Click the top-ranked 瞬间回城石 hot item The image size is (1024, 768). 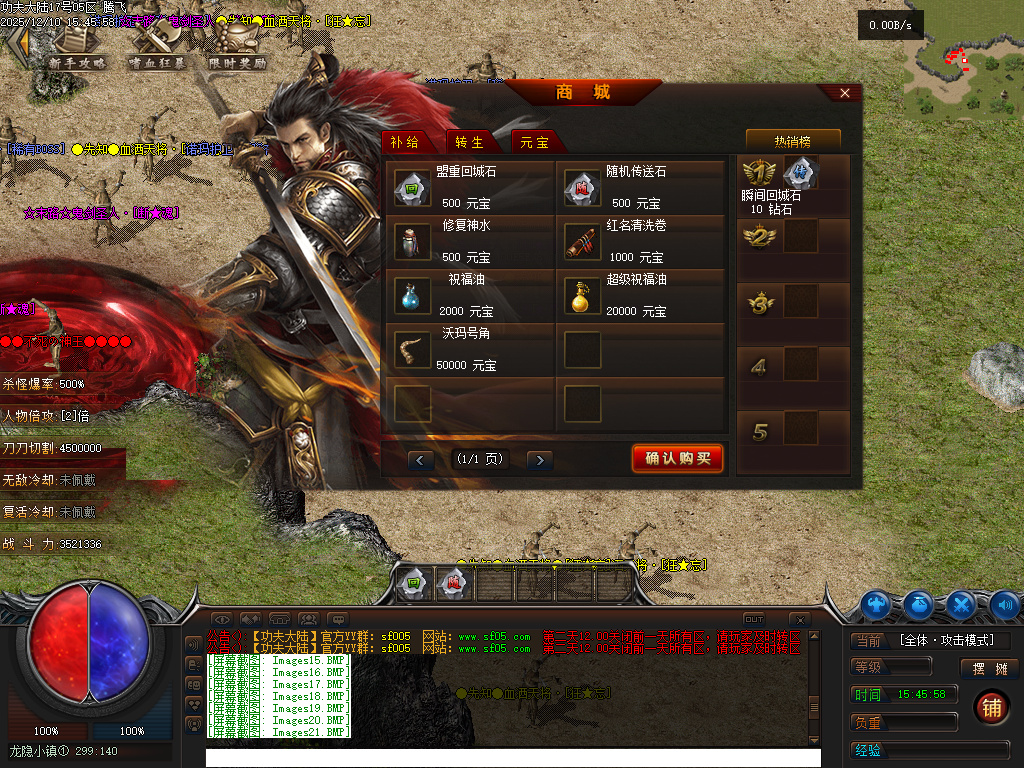tap(800, 173)
